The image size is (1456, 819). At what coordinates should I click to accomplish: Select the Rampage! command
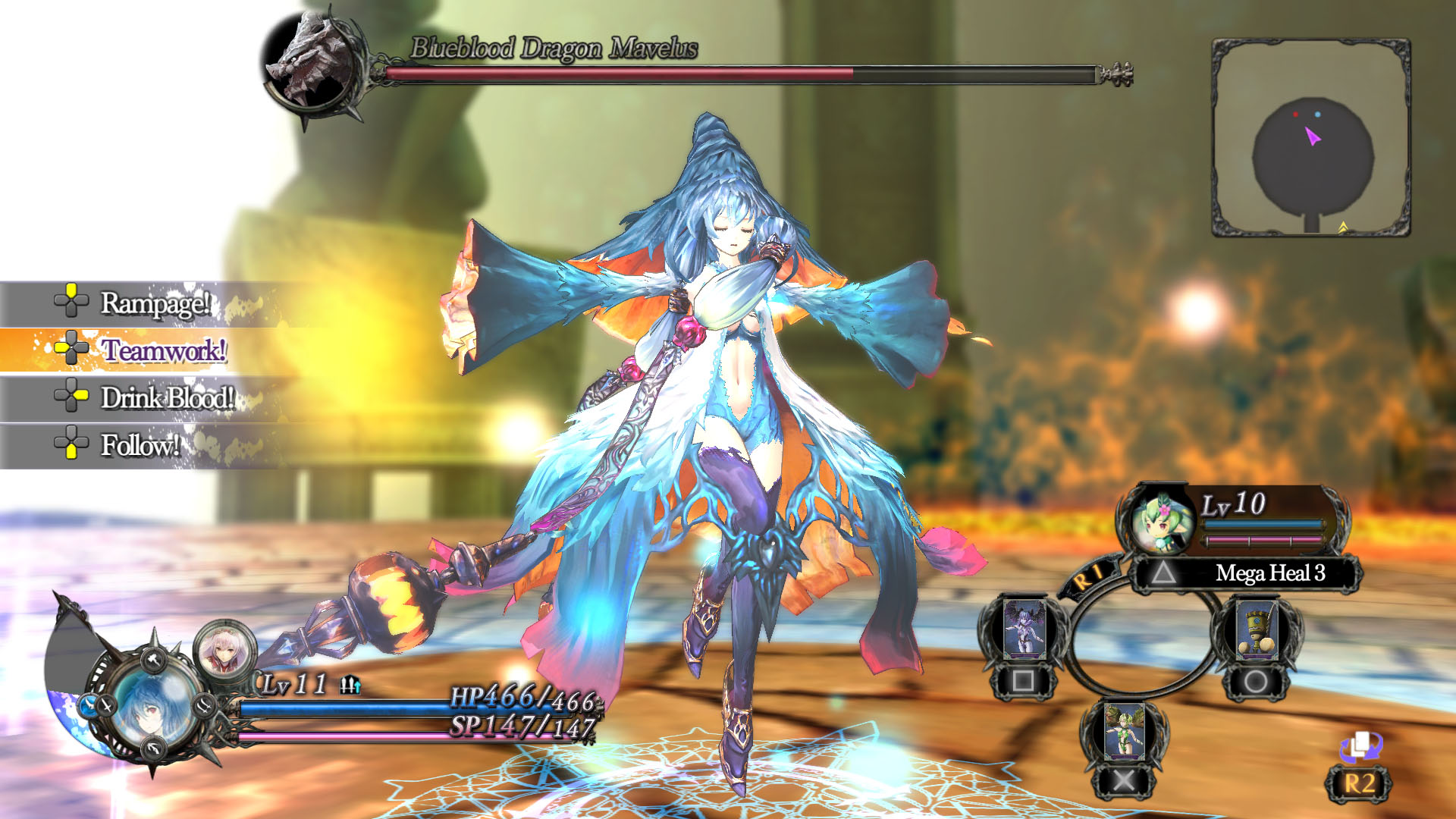[154, 303]
